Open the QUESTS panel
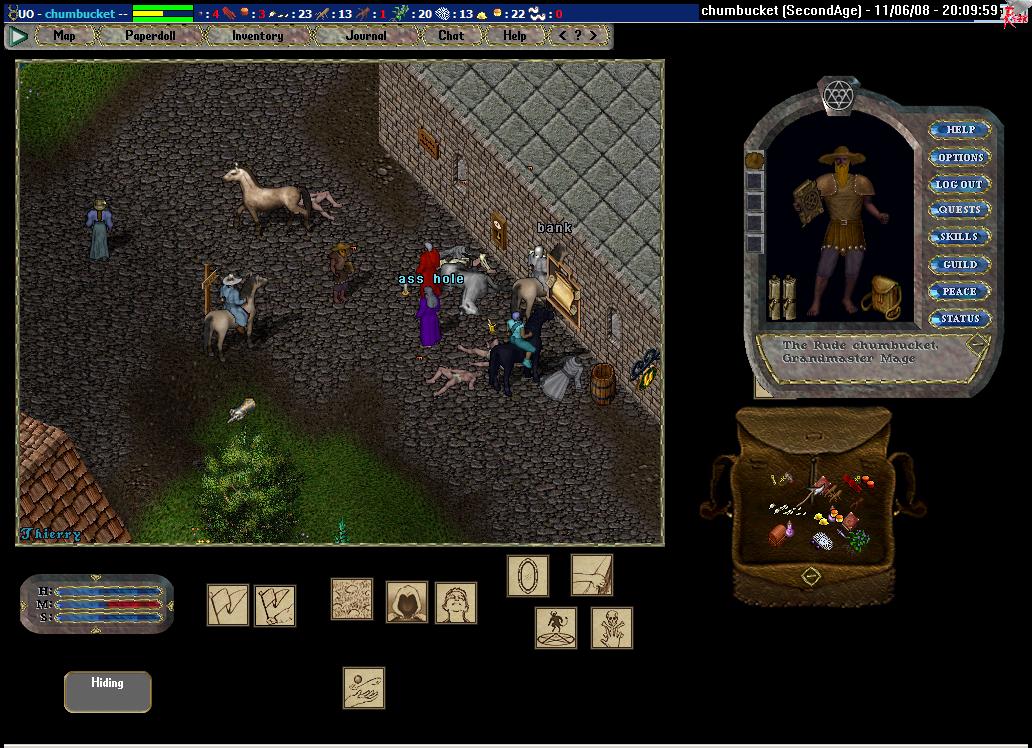The image size is (1032, 748). (960, 210)
